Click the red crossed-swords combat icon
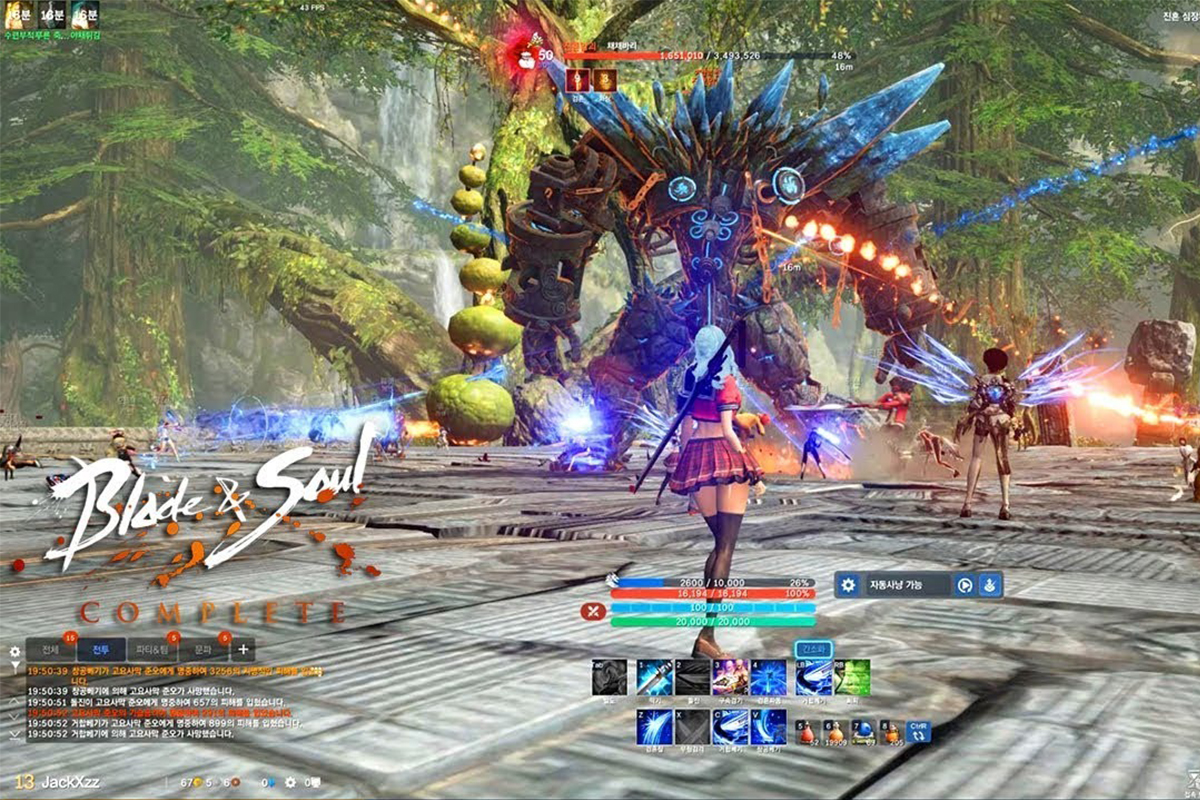Screen dimensions: 1200x800 (x=593, y=612)
